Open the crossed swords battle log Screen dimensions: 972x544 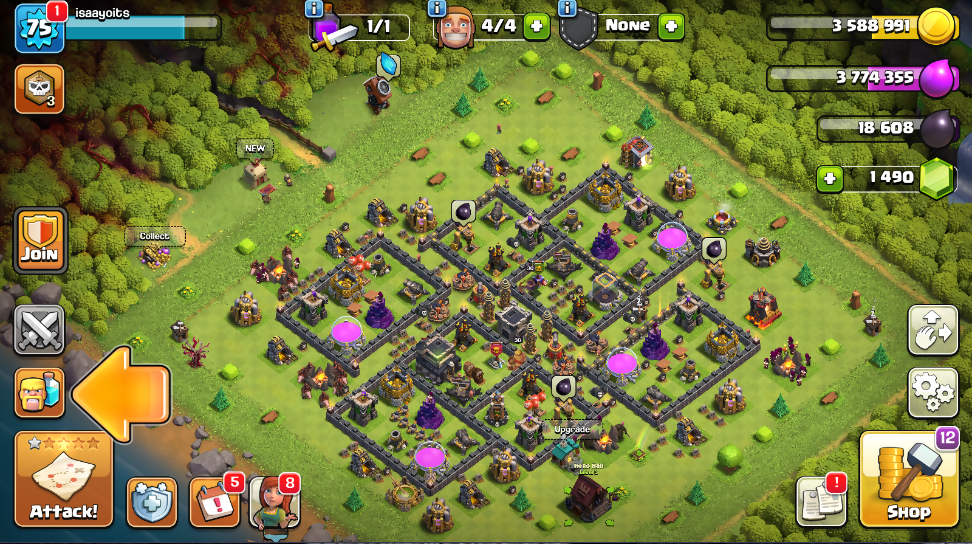[39, 330]
